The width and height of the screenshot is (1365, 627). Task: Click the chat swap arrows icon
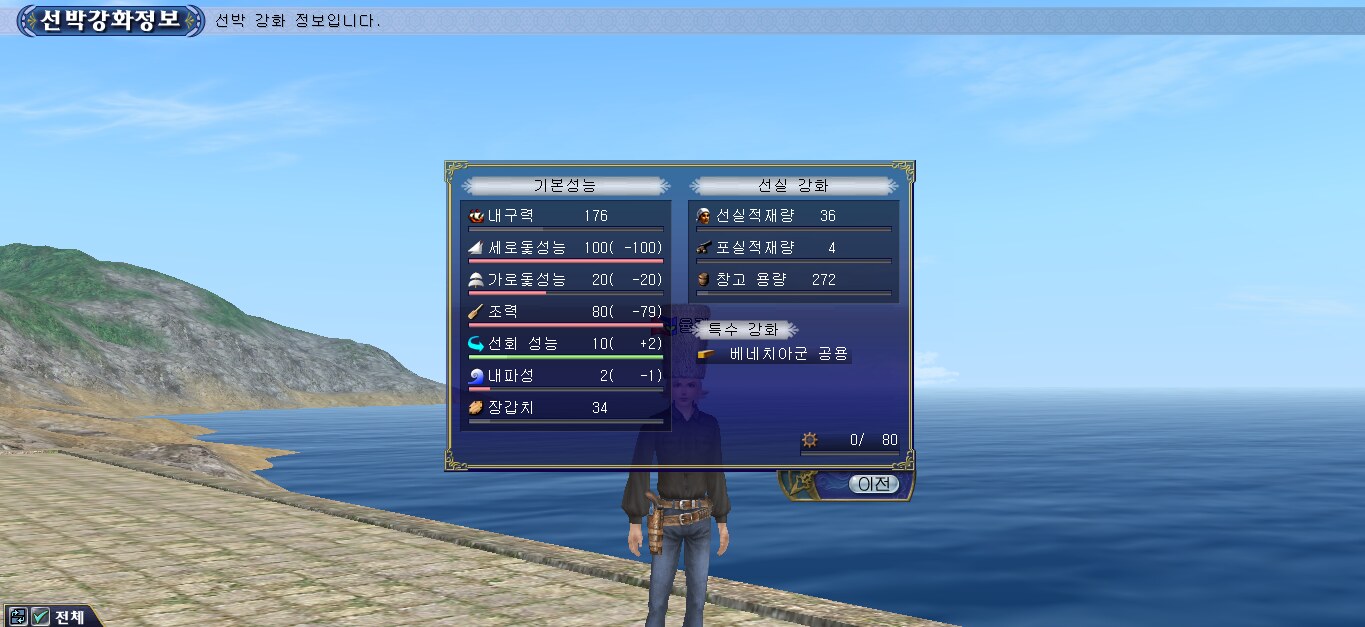click(18, 616)
